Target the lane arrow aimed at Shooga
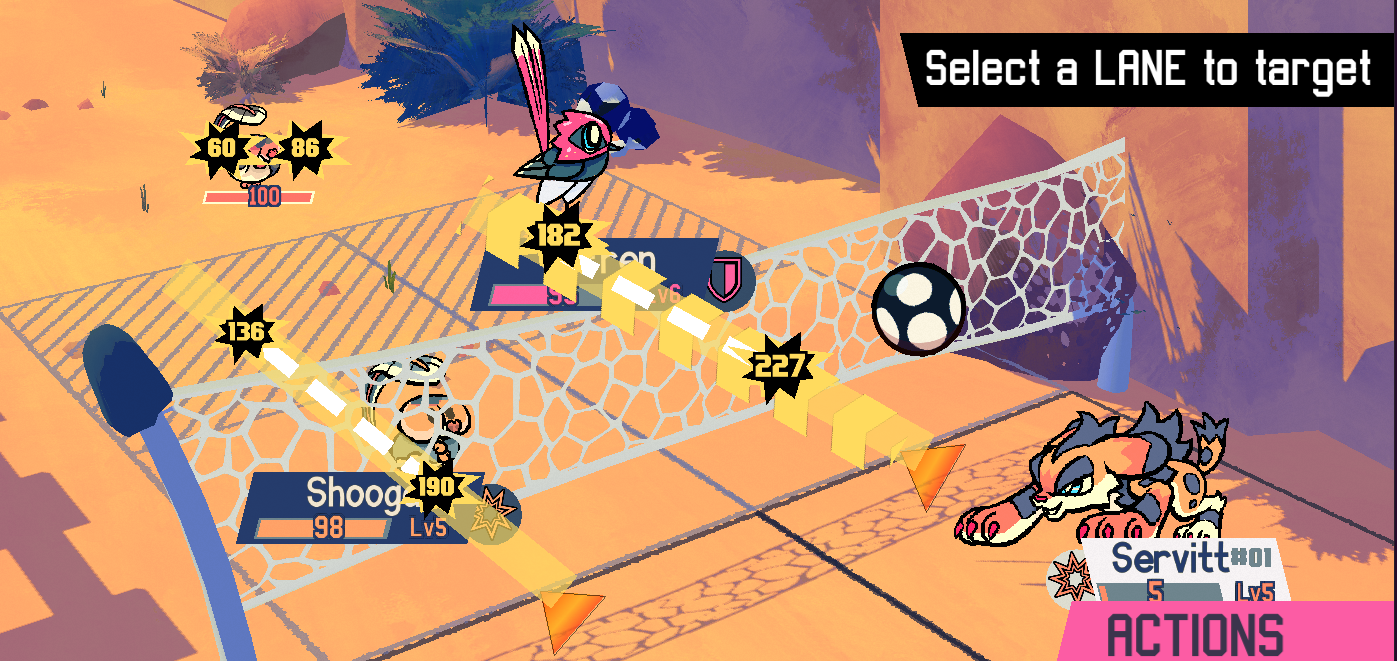 tap(571, 610)
